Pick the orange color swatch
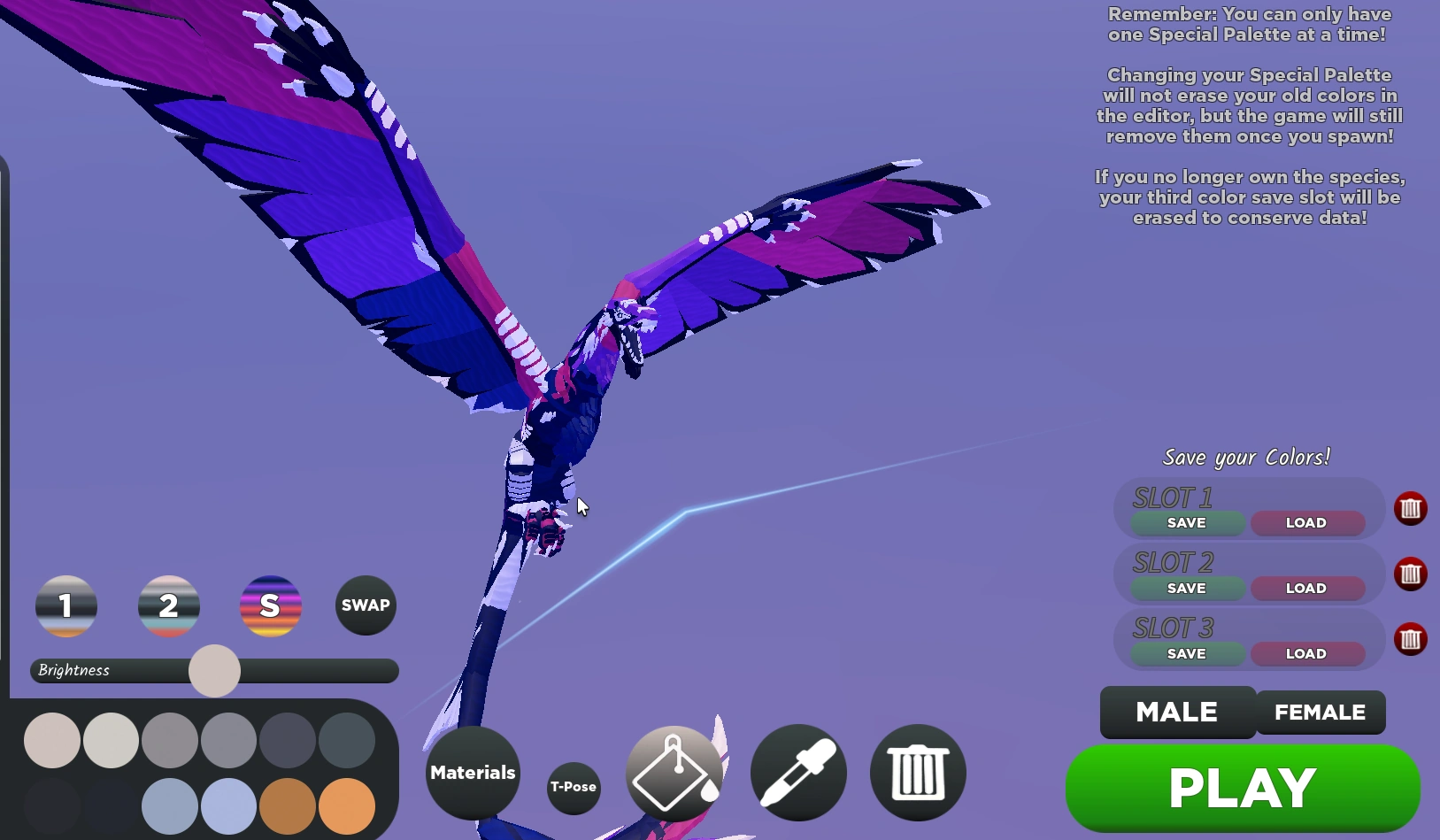1440x840 pixels. [x=346, y=806]
